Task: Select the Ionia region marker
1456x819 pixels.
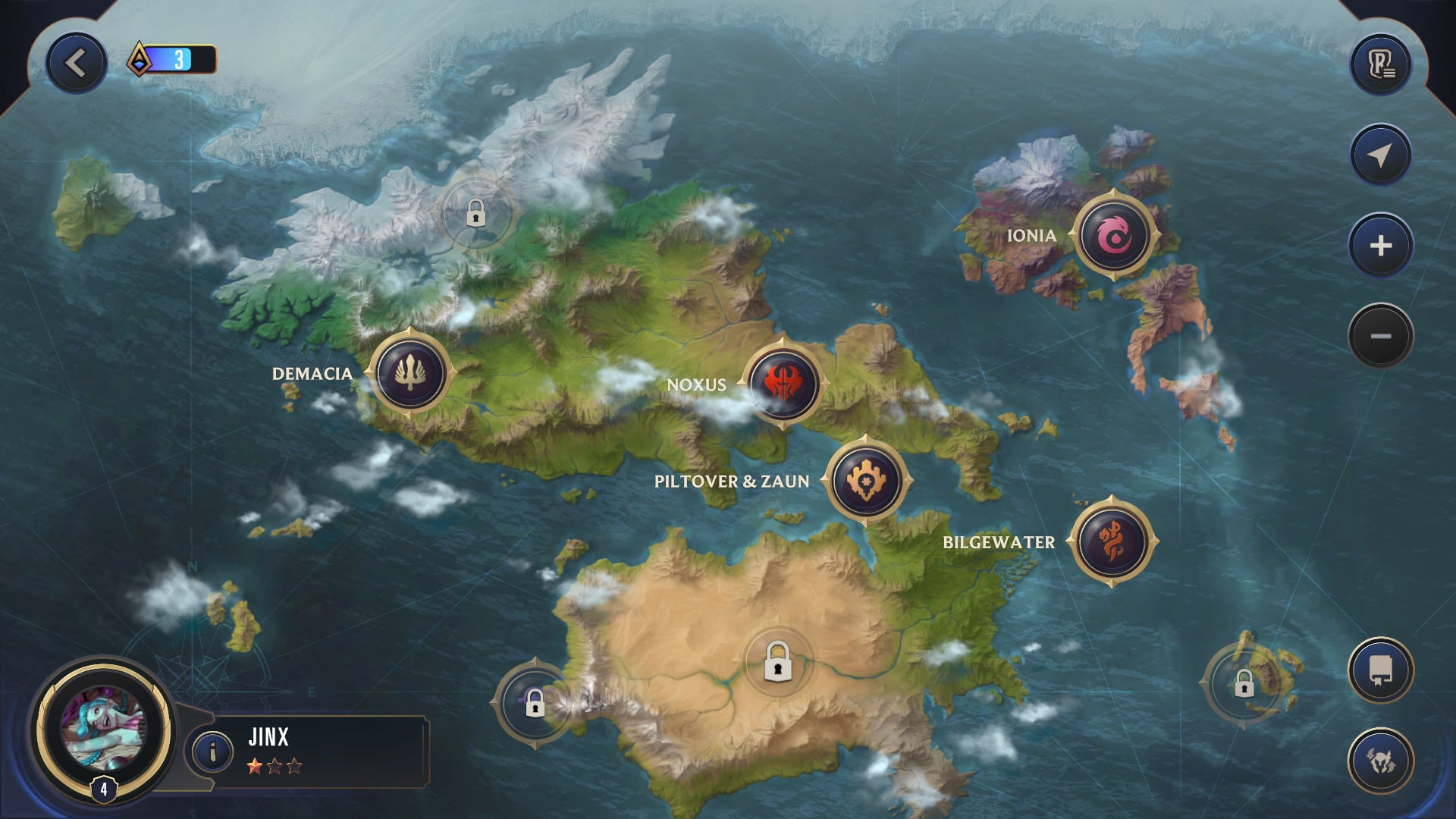Action: coord(1114,236)
